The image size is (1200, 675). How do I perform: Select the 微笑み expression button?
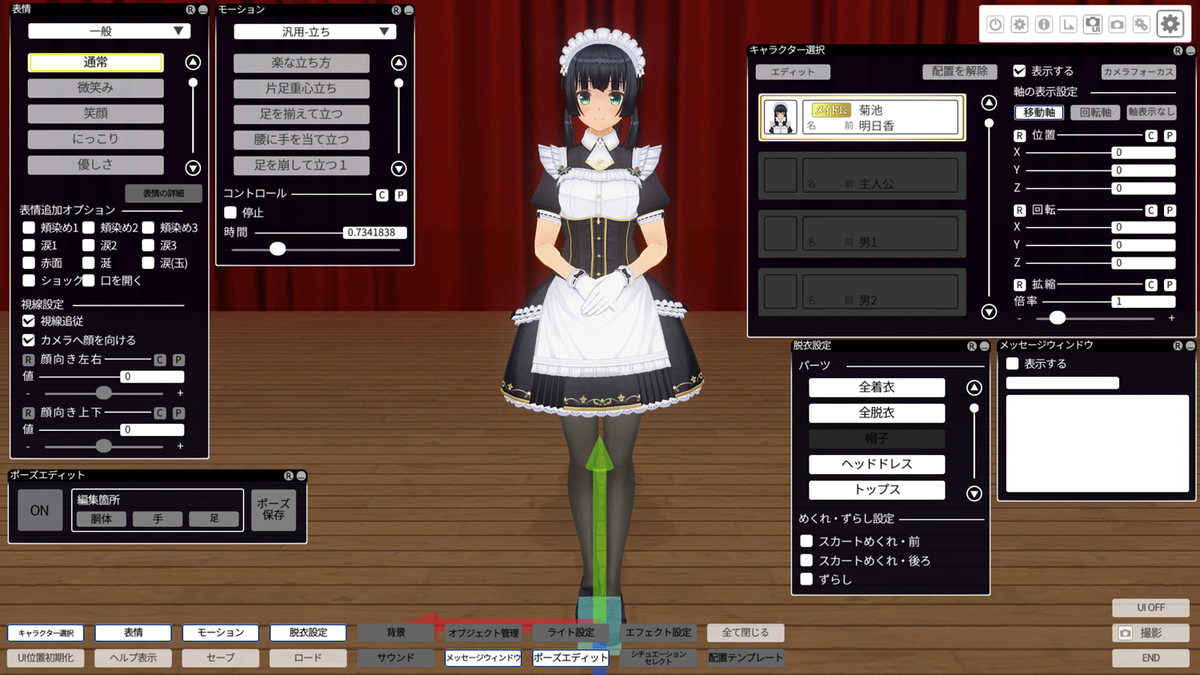[95, 88]
